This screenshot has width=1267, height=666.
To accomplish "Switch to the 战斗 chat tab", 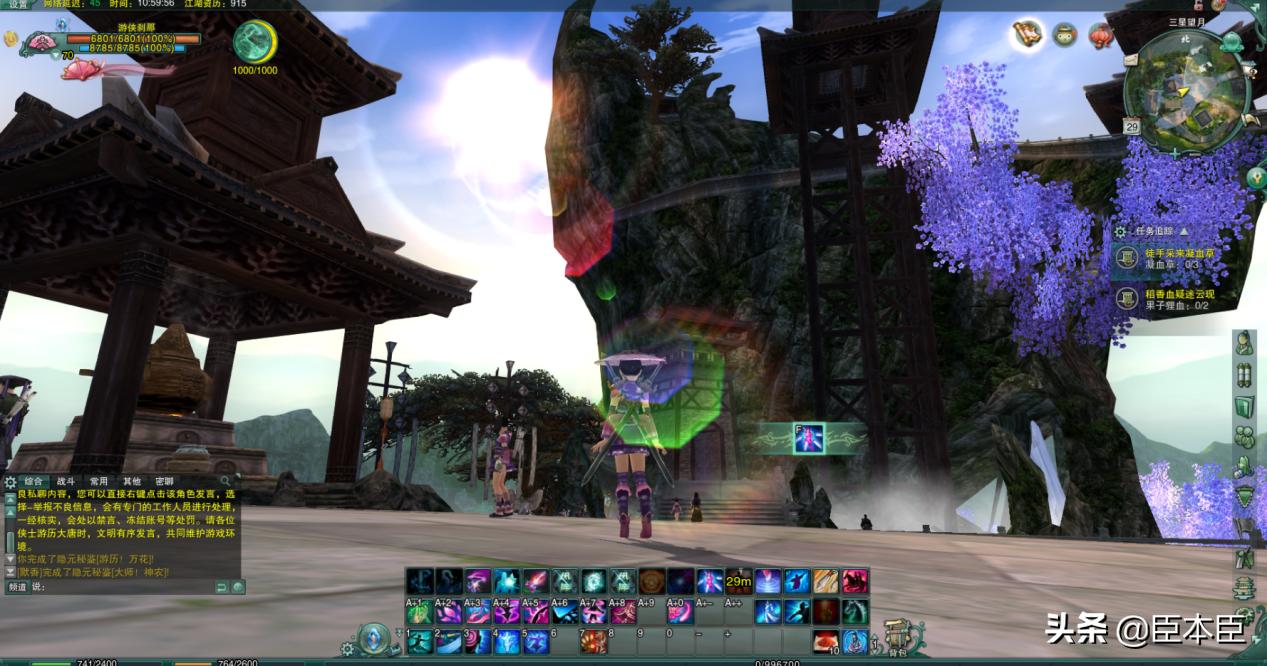I will coord(66,482).
